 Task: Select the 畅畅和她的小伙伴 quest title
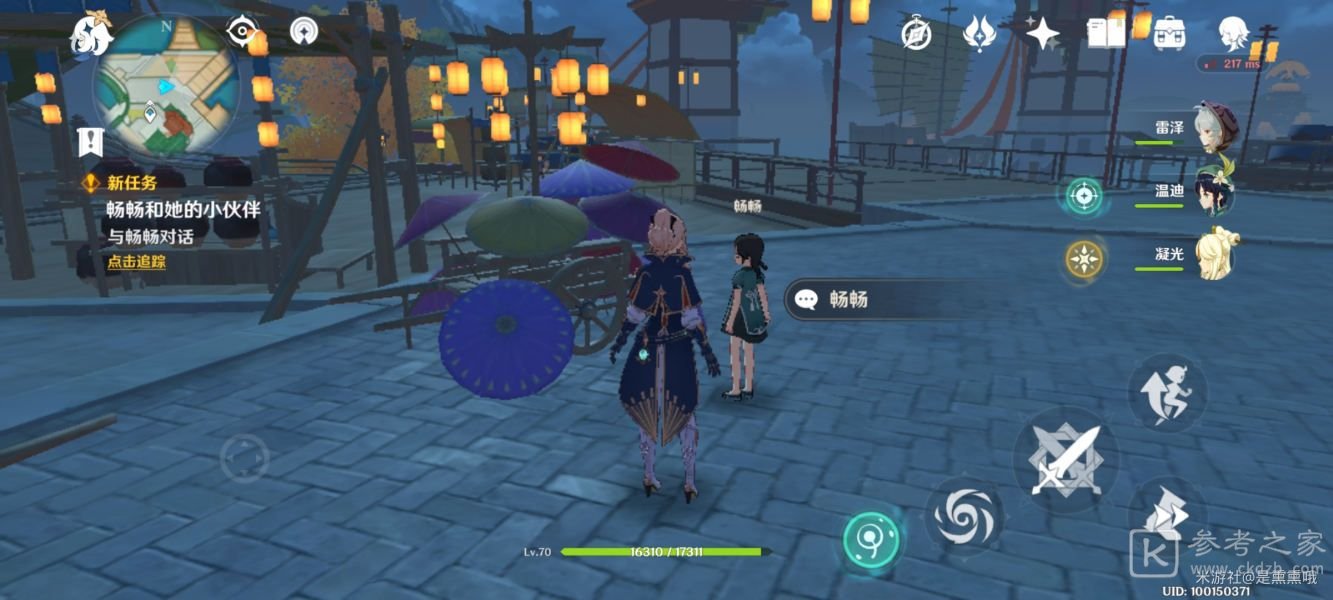183,210
